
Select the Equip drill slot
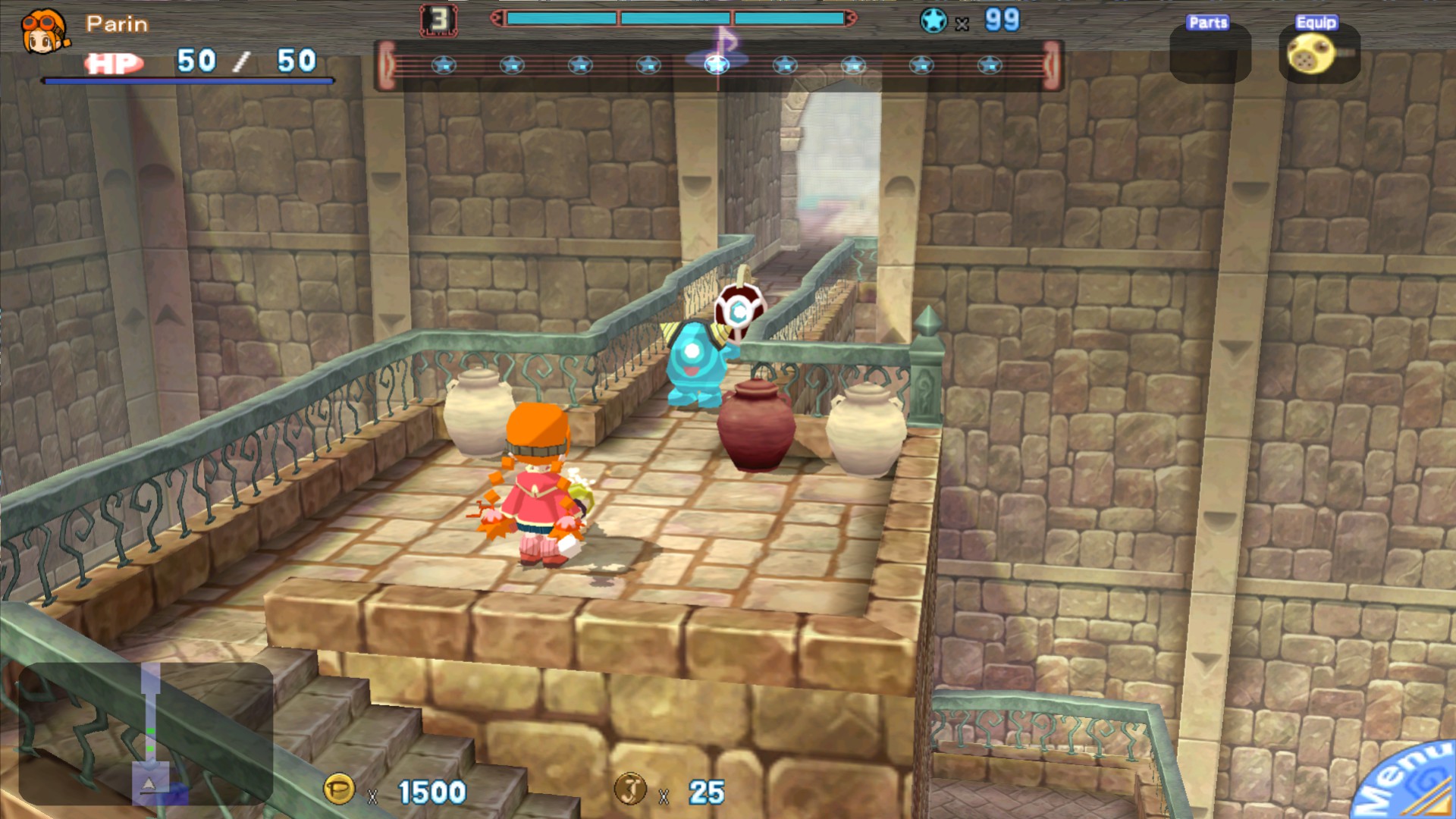1319,54
